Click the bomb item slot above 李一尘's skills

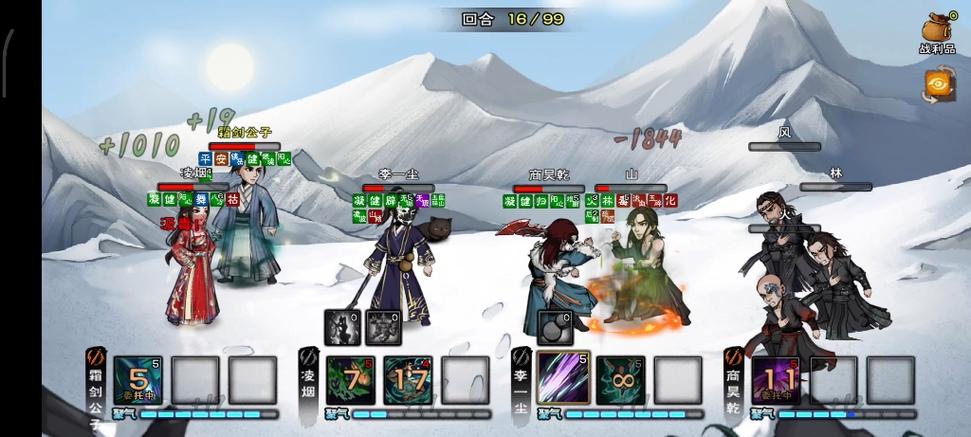tap(555, 327)
